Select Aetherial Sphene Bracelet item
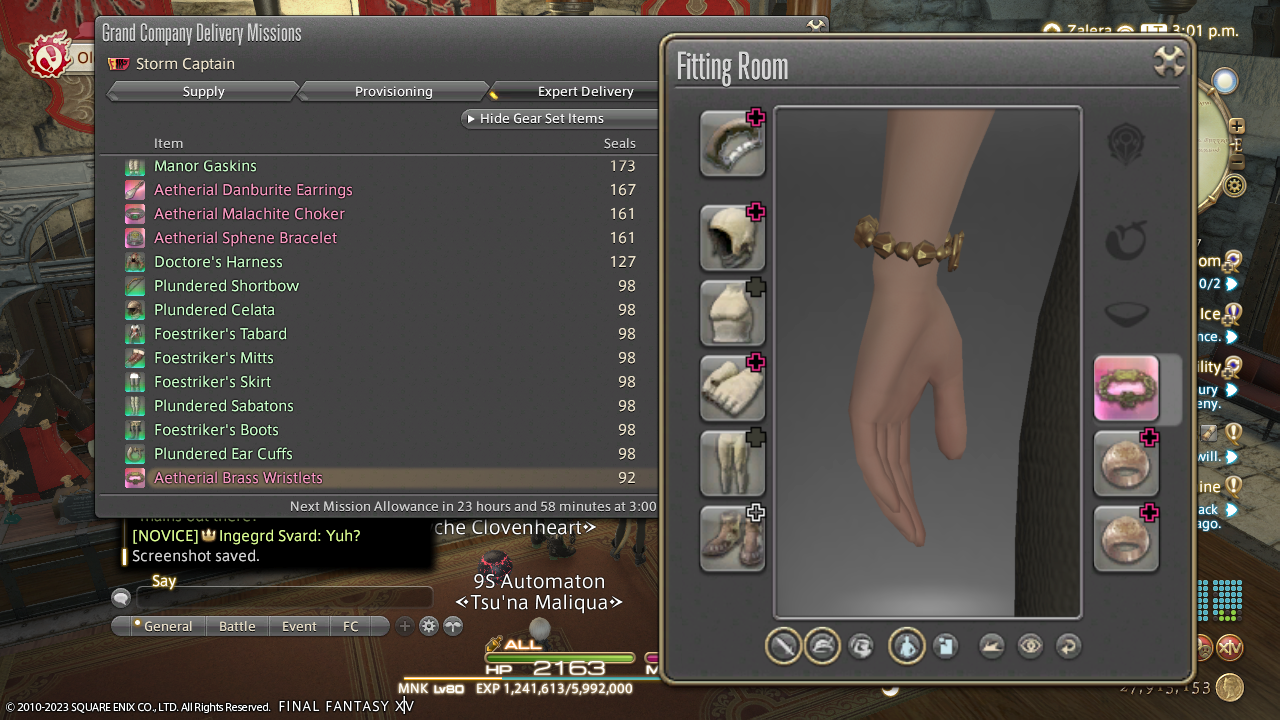Image resolution: width=1280 pixels, height=720 pixels. point(245,238)
